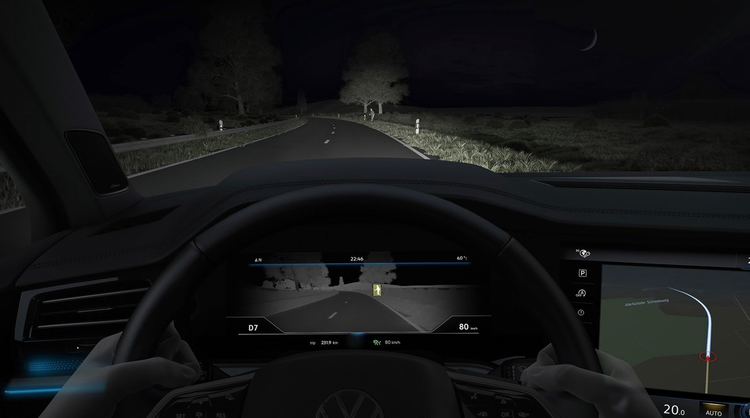Screen dimensions: 750x418
Task: Open the parking assist P button
Action: tap(582, 273)
